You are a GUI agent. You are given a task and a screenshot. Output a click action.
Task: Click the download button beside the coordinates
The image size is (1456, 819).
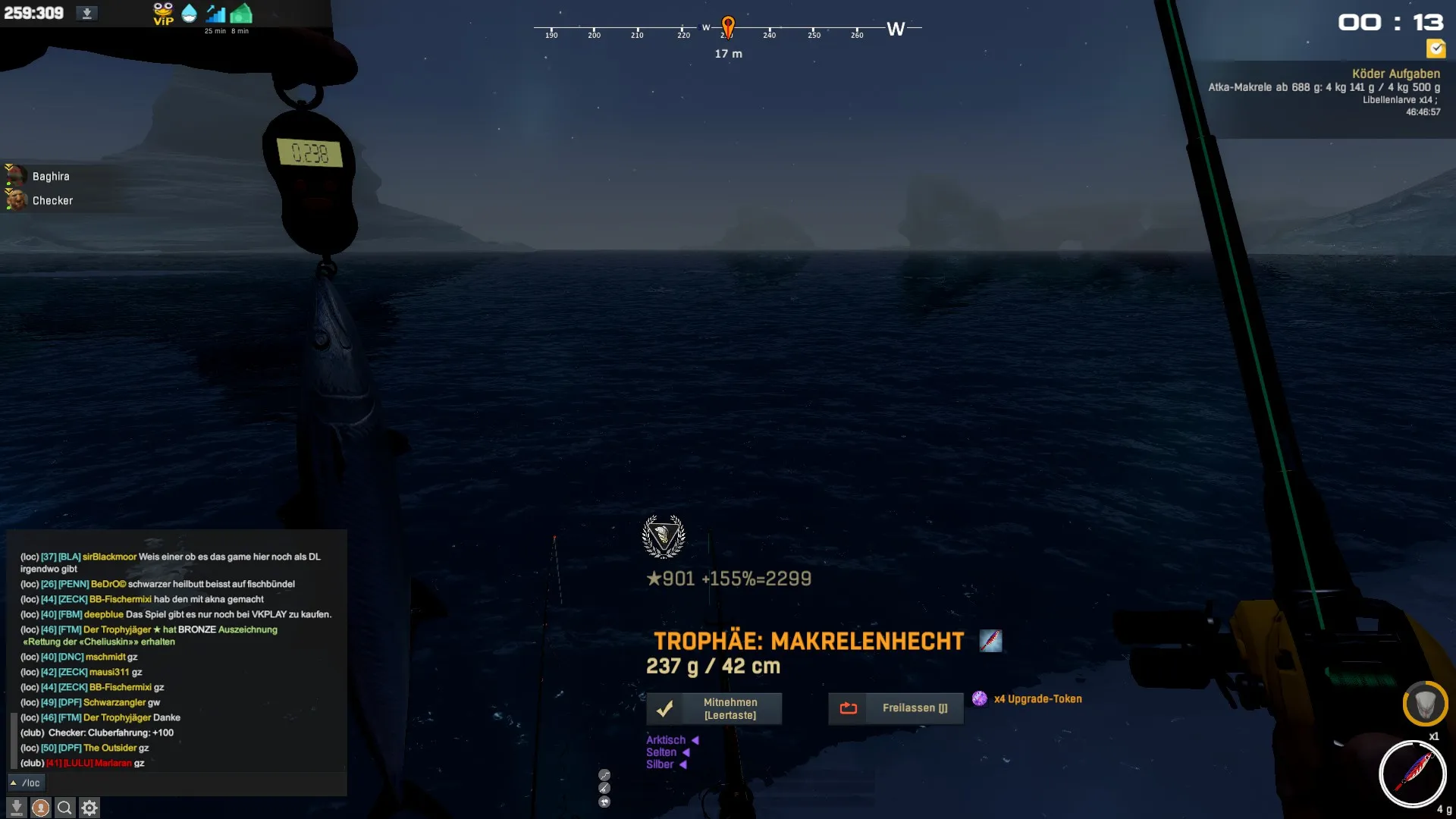(86, 14)
